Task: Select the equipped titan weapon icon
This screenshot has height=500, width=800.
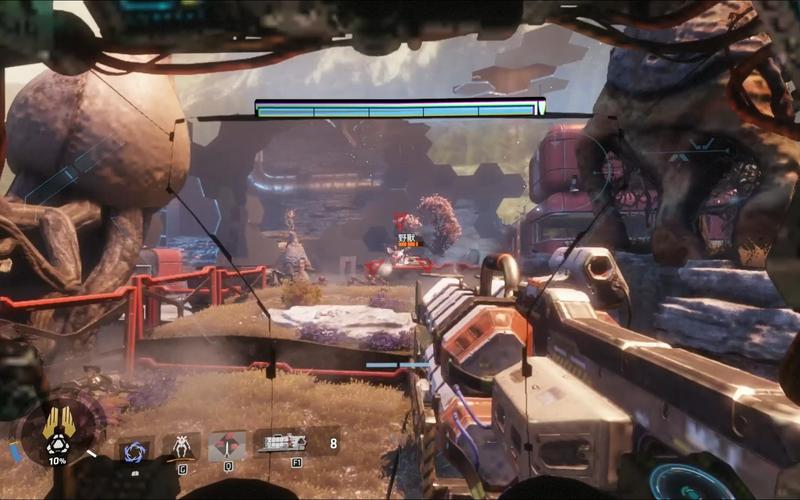Action: 281,443
